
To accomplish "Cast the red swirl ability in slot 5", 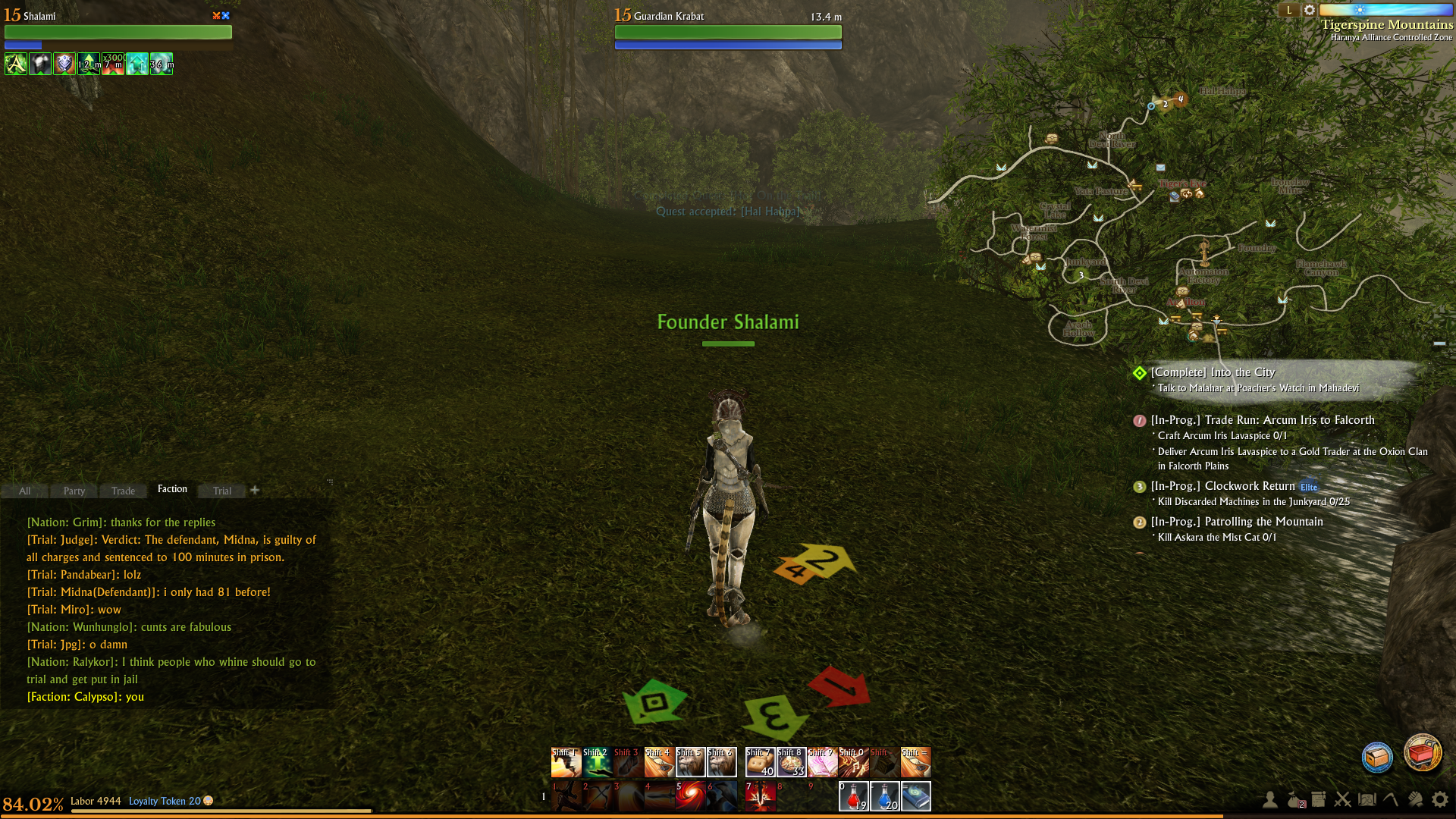I will 690,796.
